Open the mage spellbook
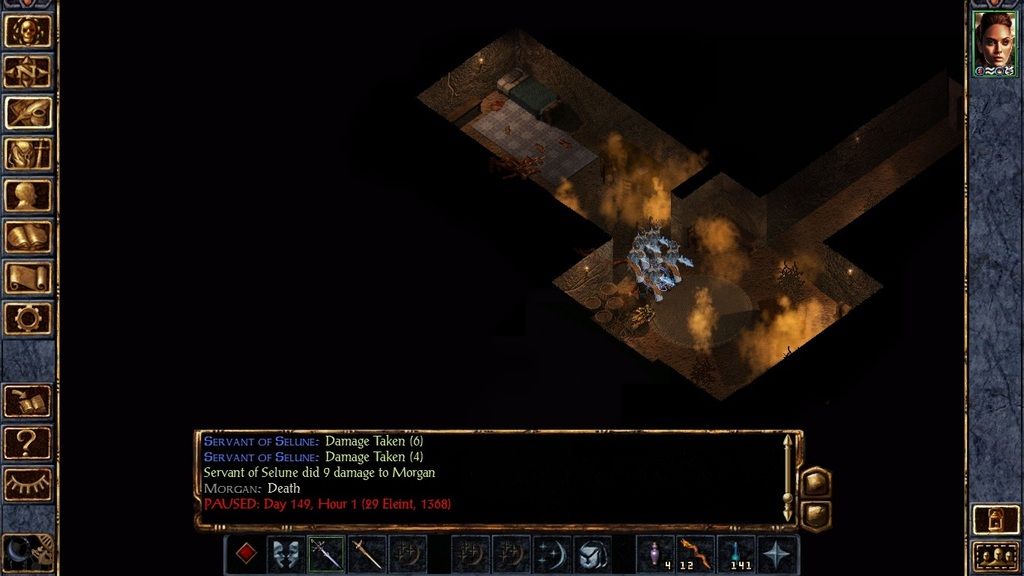Viewport: 1024px width, 576px height. [x=28, y=236]
